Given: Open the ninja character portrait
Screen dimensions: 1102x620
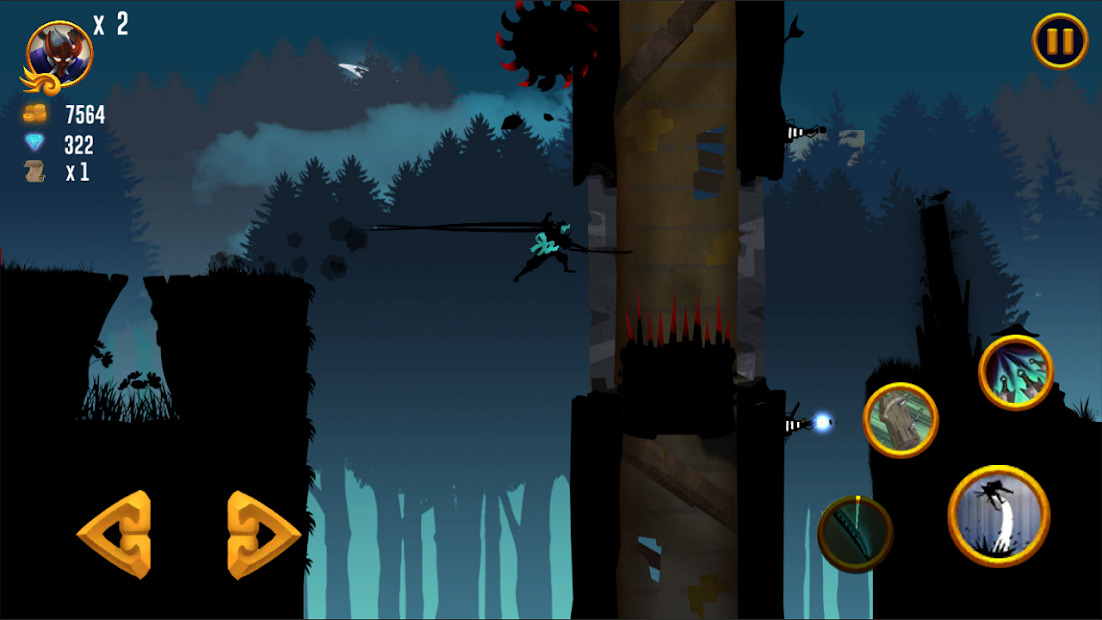Looking at the screenshot, I should [x=59, y=55].
